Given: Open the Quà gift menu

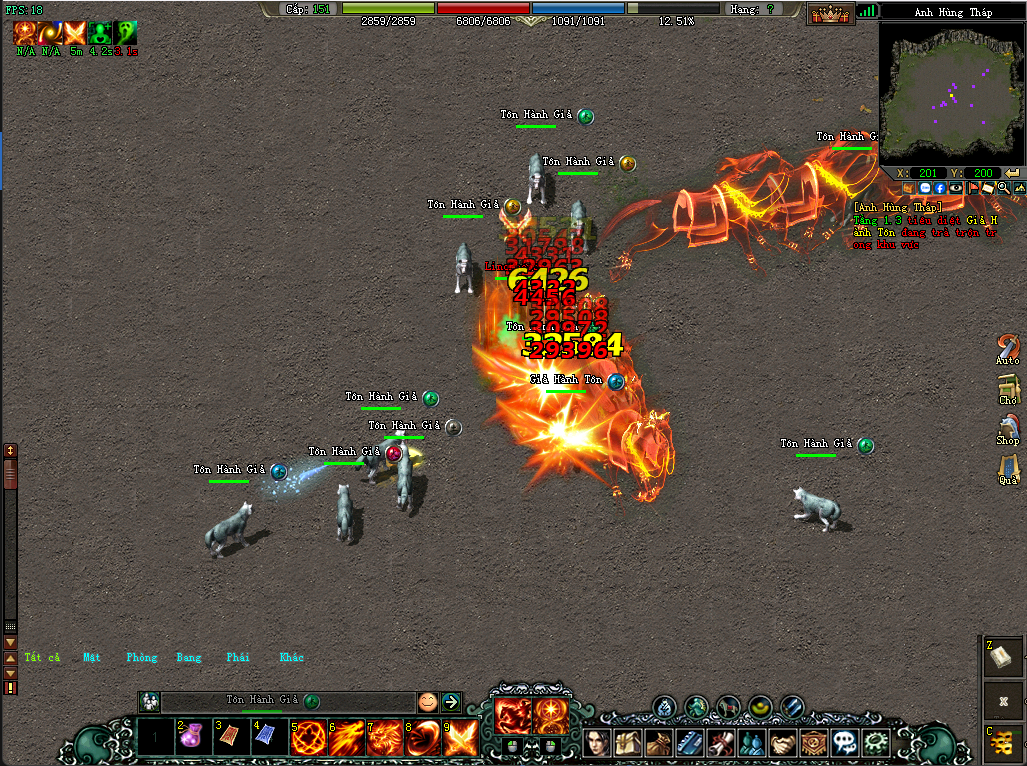Looking at the screenshot, I should click(x=1008, y=468).
